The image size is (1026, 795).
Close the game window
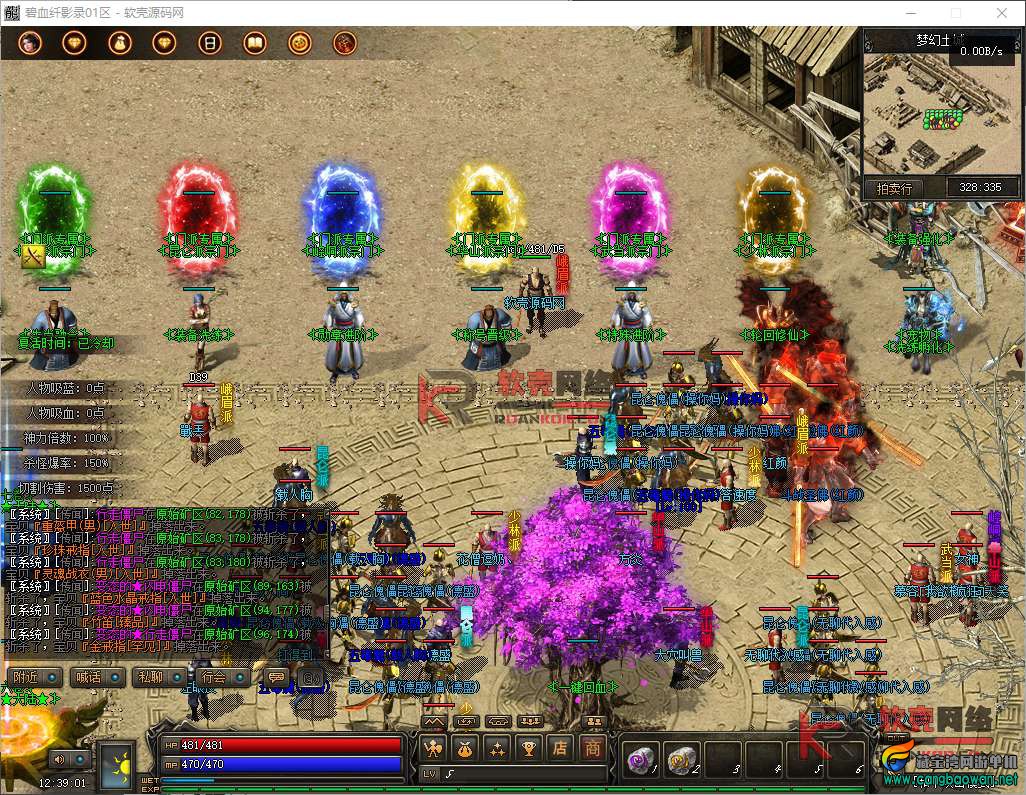(1002, 13)
